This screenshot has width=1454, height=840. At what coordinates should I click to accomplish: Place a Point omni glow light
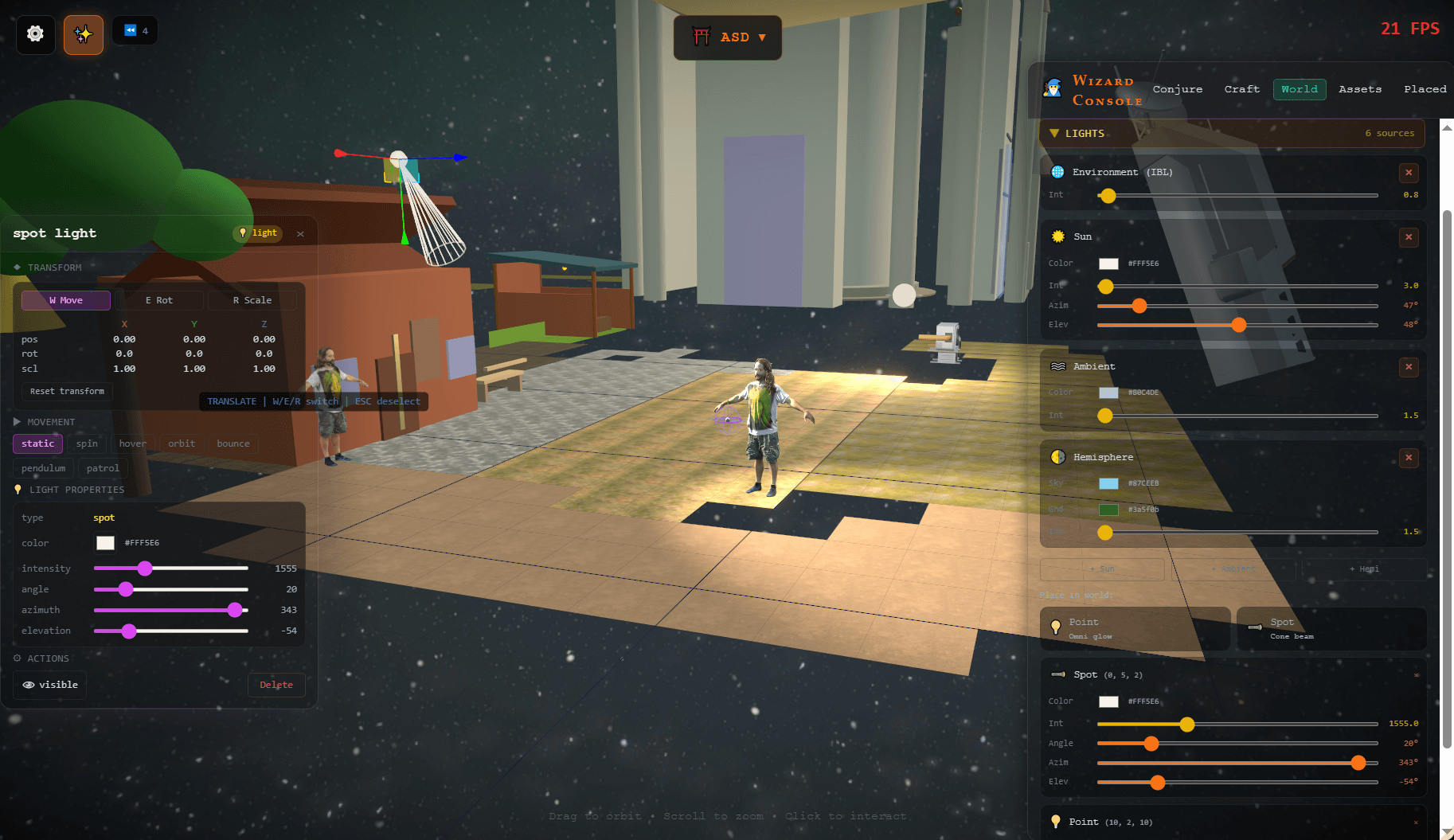[x=1135, y=628]
